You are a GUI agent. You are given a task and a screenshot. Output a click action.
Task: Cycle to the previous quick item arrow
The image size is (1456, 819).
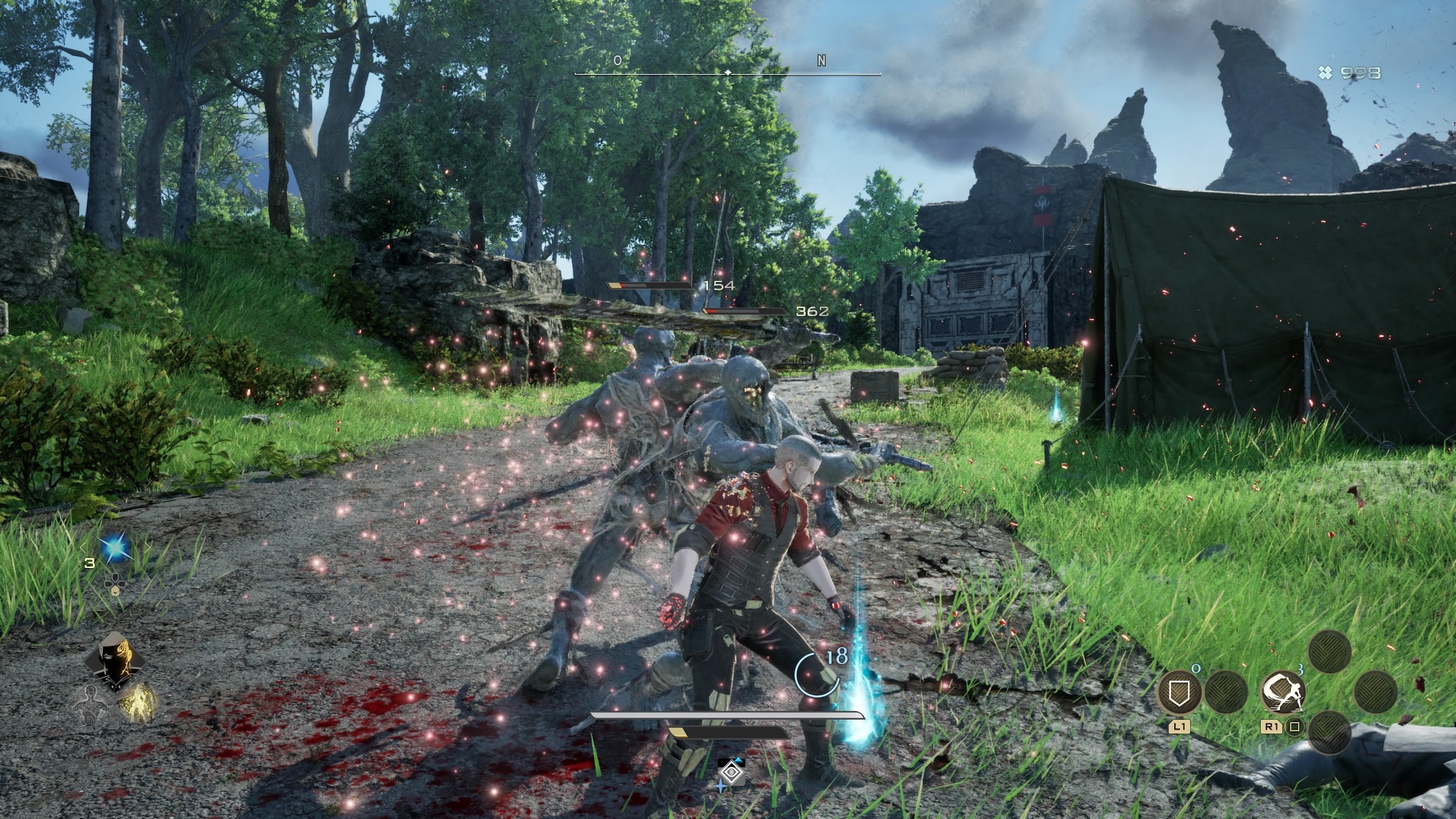[83, 547]
